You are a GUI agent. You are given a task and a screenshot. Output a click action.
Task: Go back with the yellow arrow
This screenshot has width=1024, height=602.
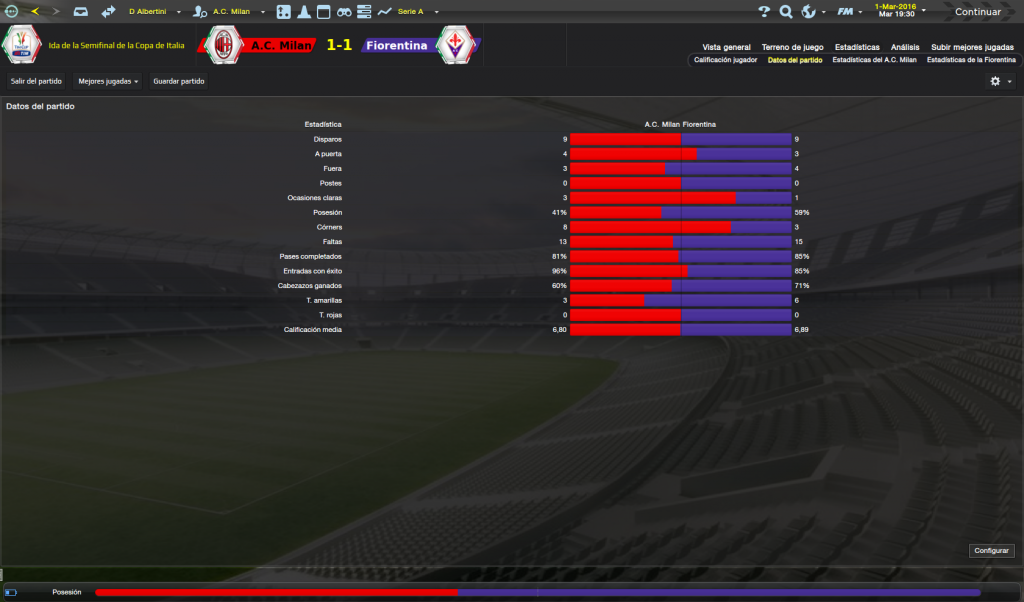35,12
